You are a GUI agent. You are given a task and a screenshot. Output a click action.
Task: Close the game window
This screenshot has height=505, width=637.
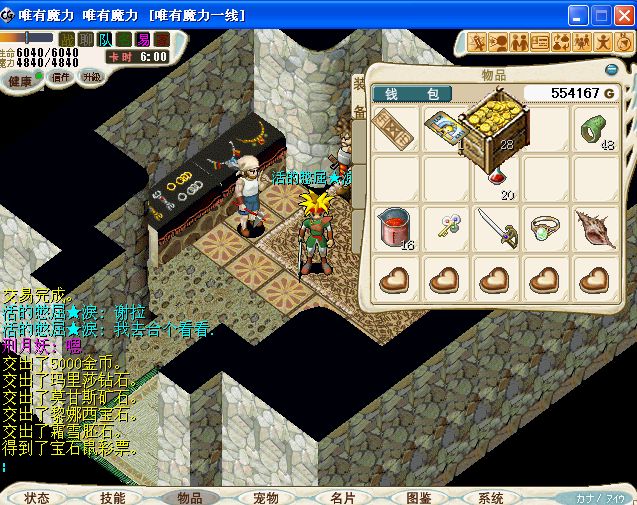coord(623,16)
